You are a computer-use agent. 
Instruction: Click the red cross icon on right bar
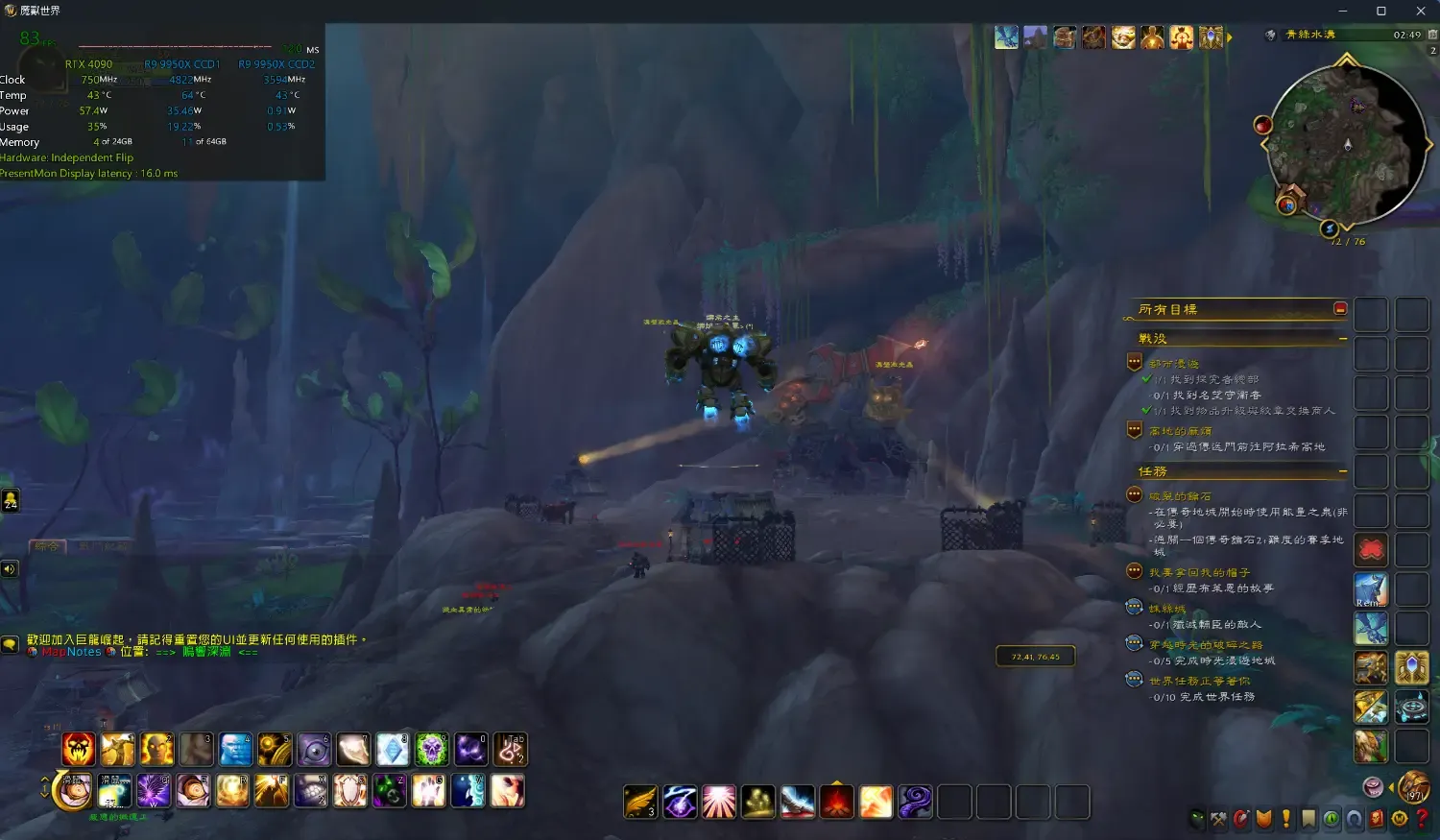(x=1371, y=550)
